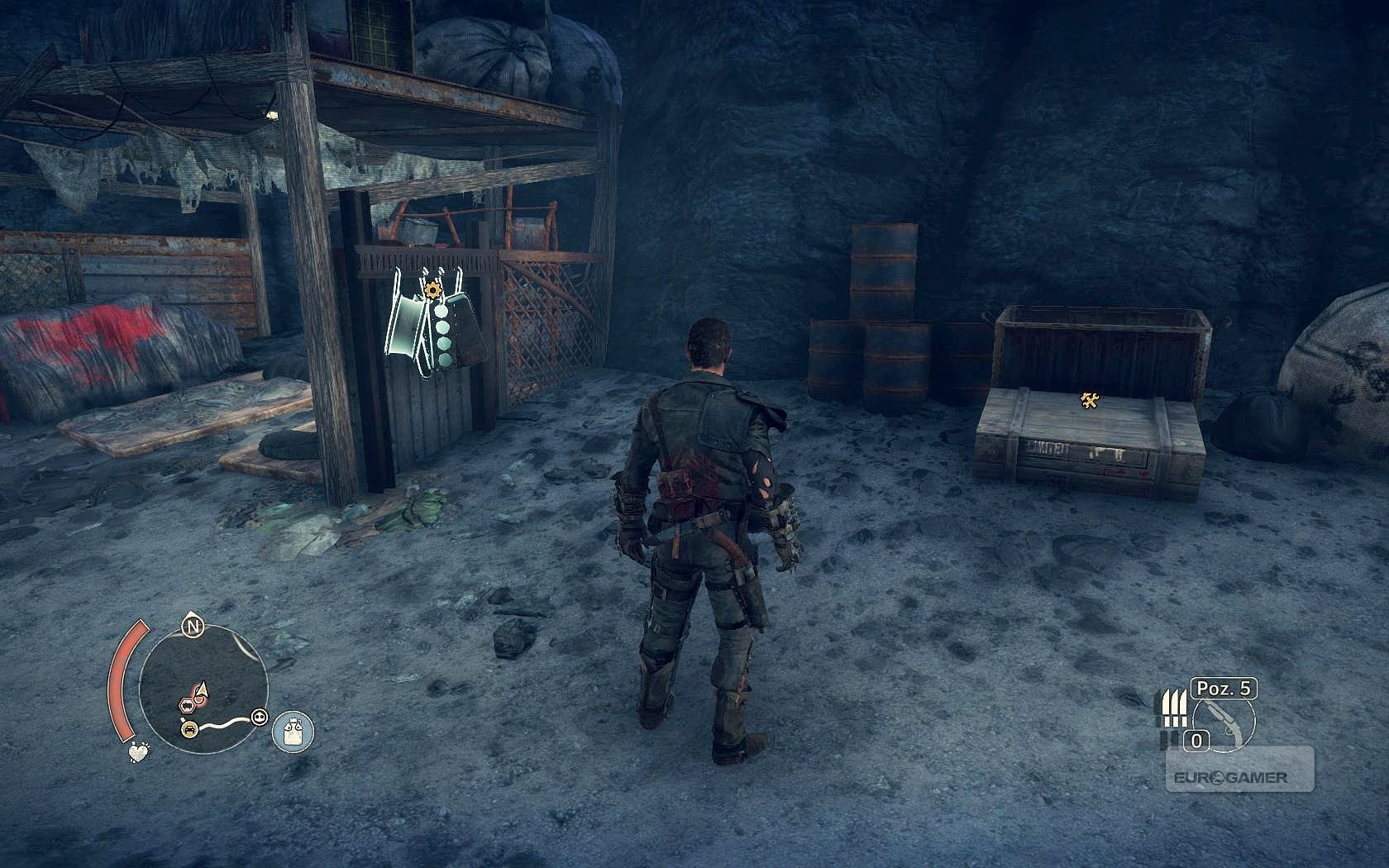Click the shotgun weapon icon
The width and height of the screenshot is (1389, 868).
[x=1225, y=721]
